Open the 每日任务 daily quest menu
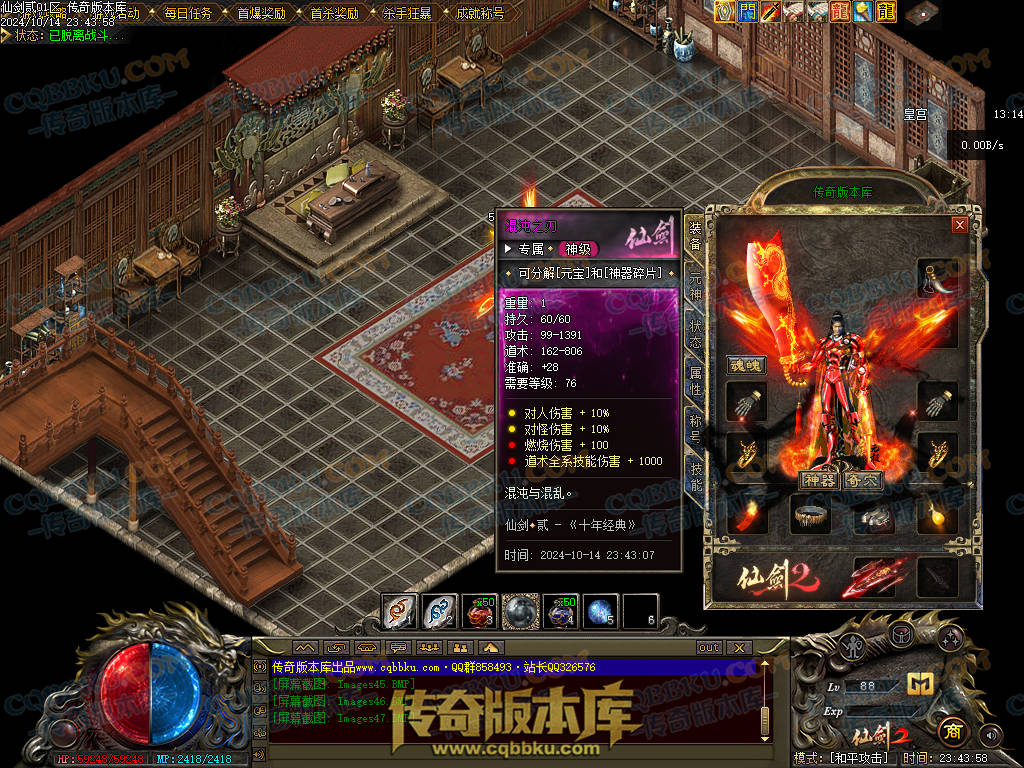 click(x=188, y=14)
